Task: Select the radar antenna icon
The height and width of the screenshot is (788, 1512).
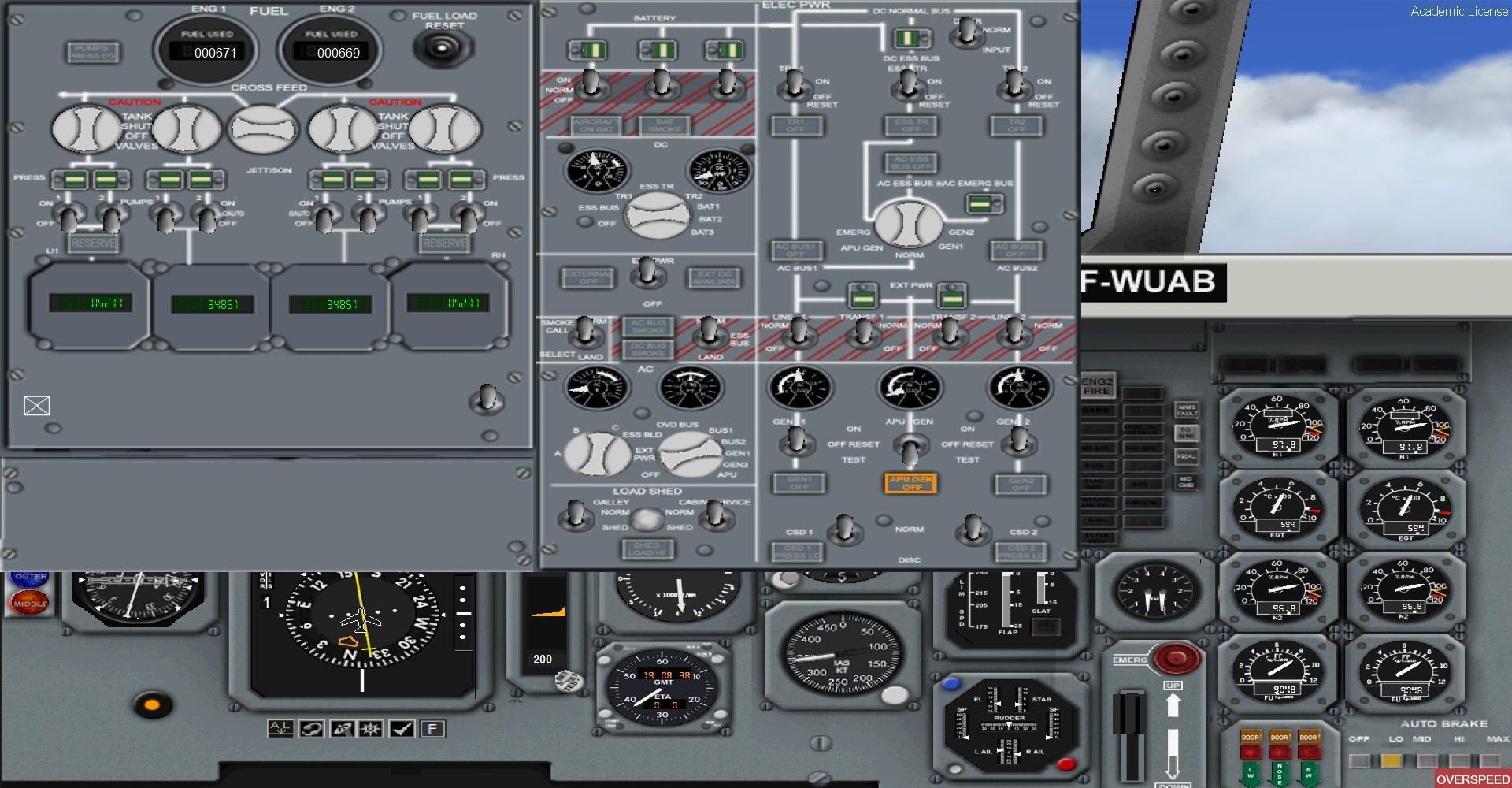Action: point(343,729)
